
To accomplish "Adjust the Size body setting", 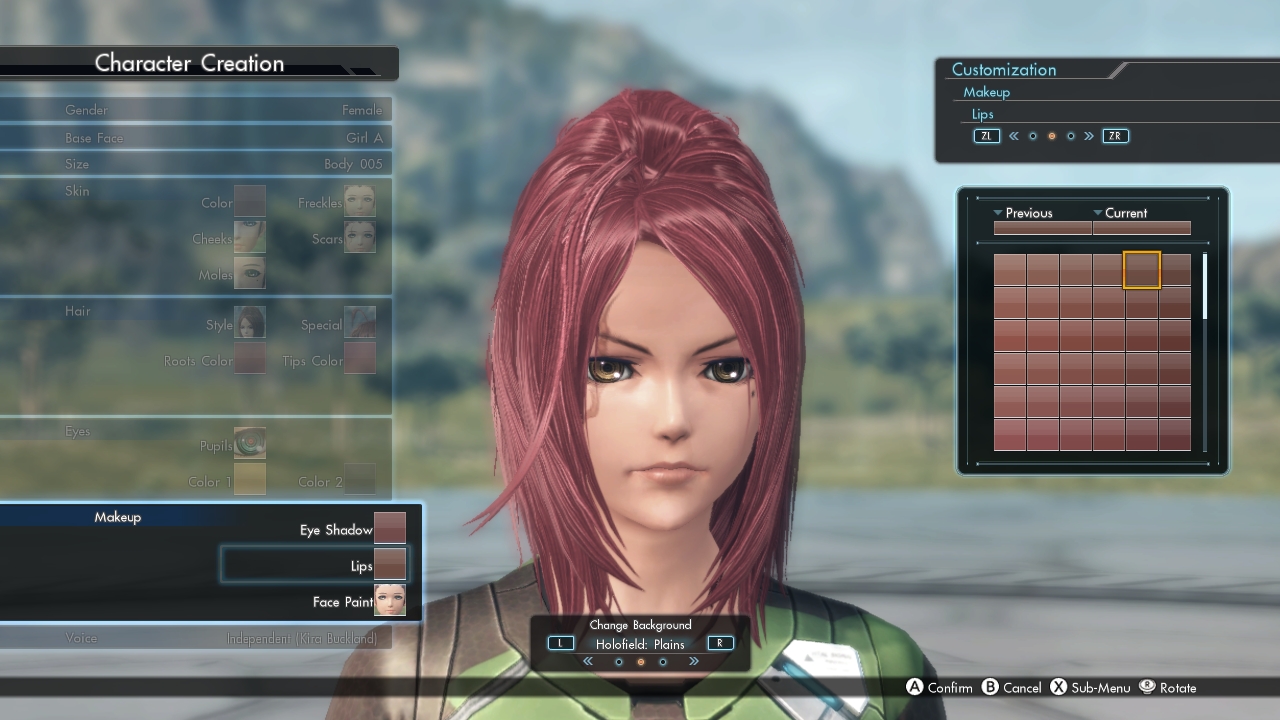I will 196,164.
